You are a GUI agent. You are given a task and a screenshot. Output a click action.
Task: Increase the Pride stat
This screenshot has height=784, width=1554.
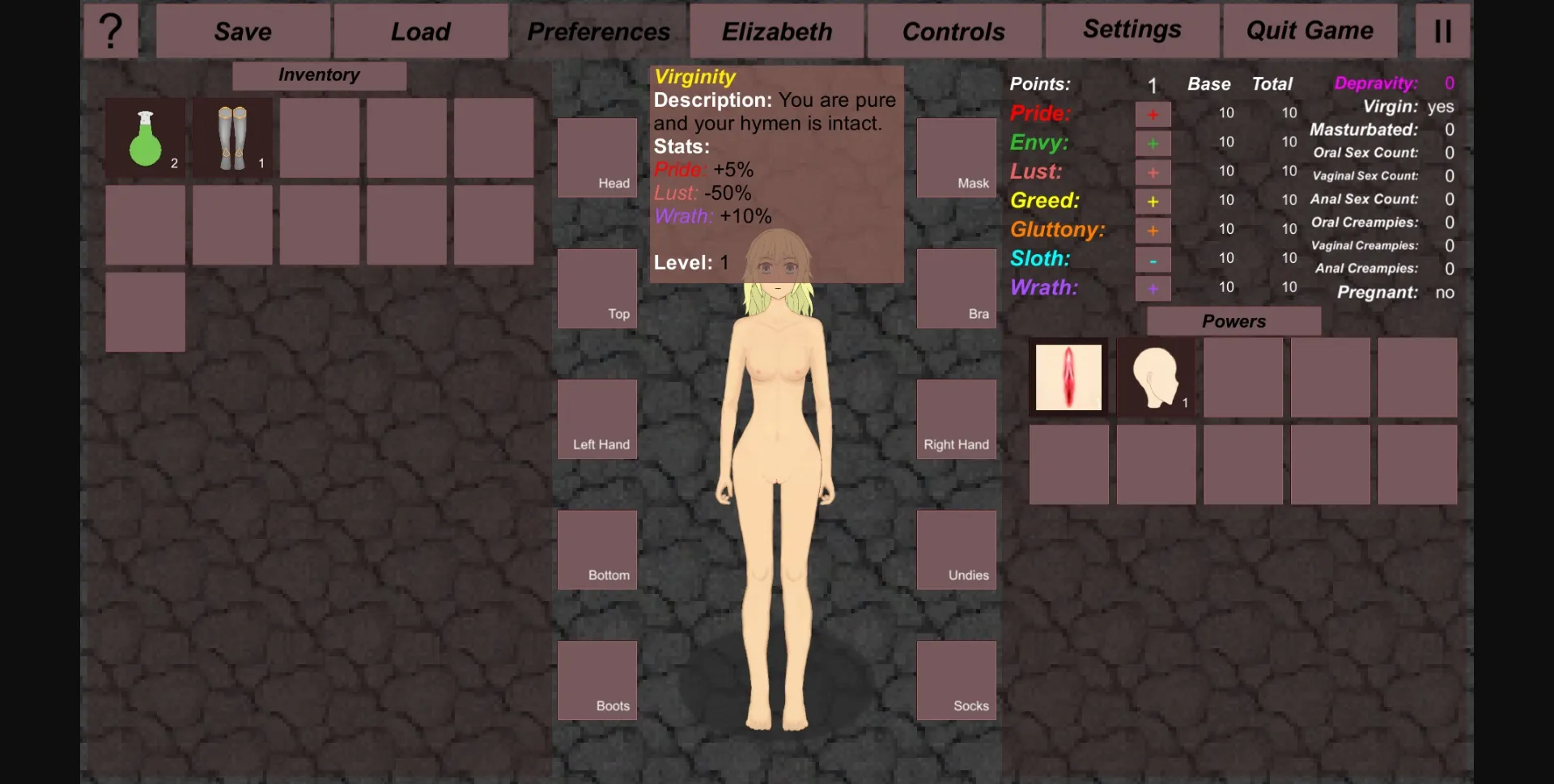click(1153, 113)
